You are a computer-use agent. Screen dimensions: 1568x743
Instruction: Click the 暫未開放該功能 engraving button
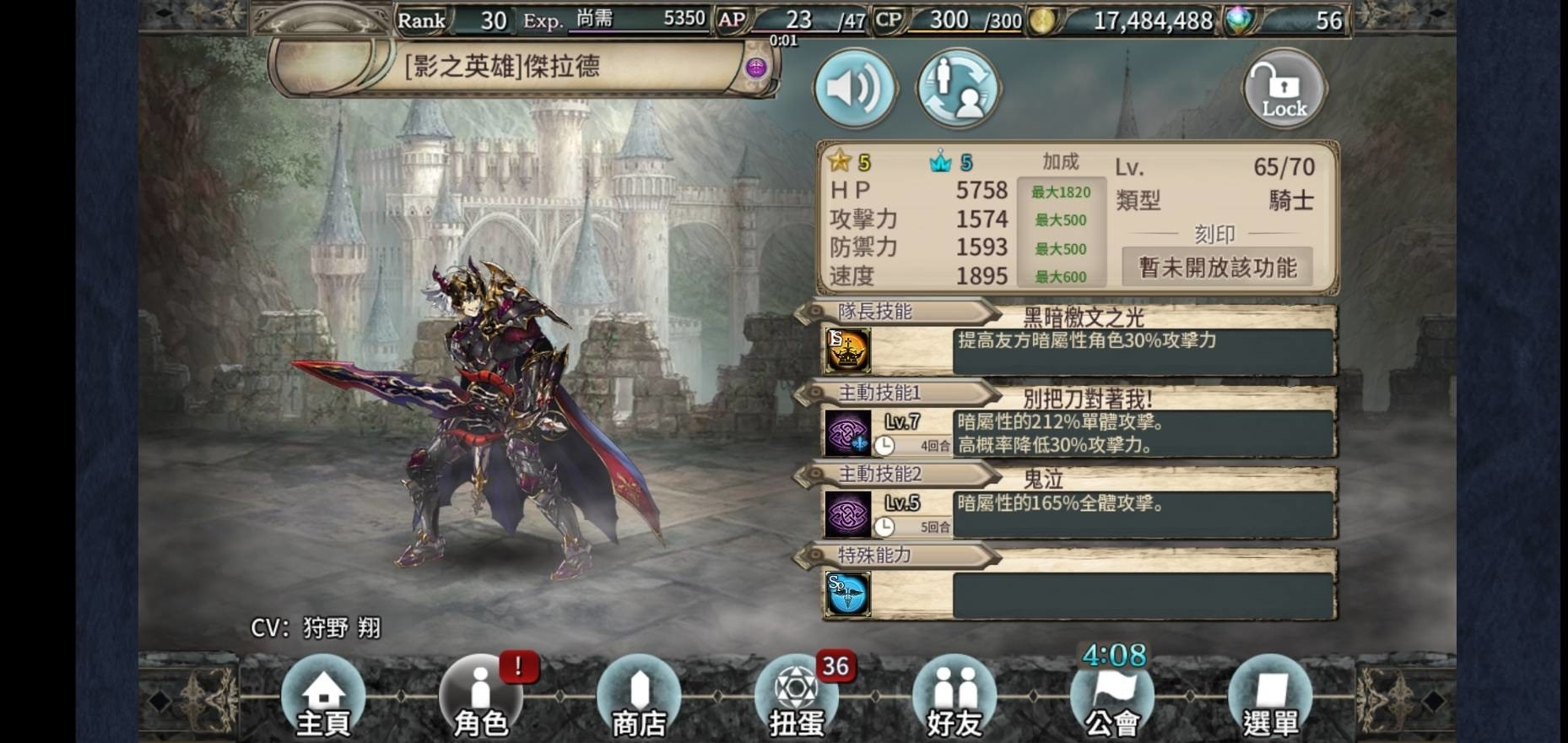point(1217,268)
